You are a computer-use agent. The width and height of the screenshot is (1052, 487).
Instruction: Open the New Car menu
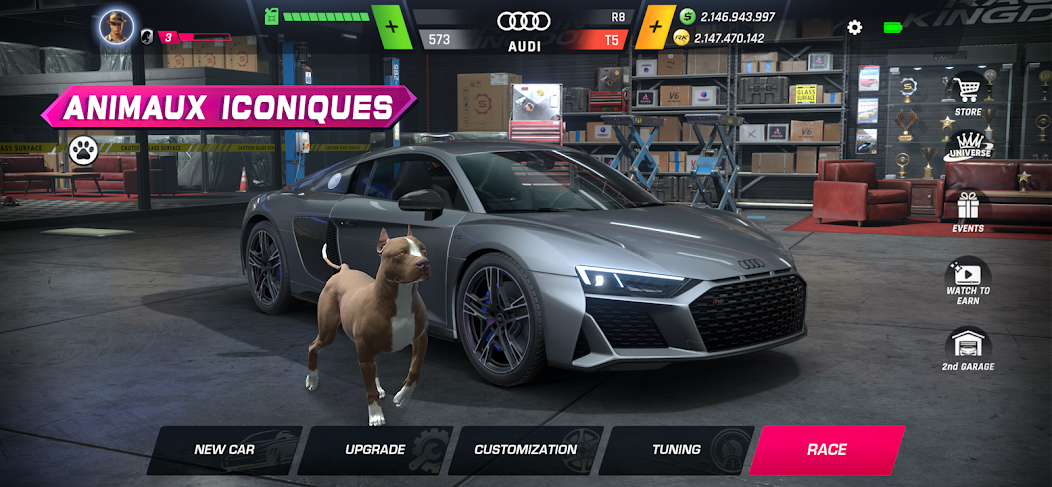223,450
